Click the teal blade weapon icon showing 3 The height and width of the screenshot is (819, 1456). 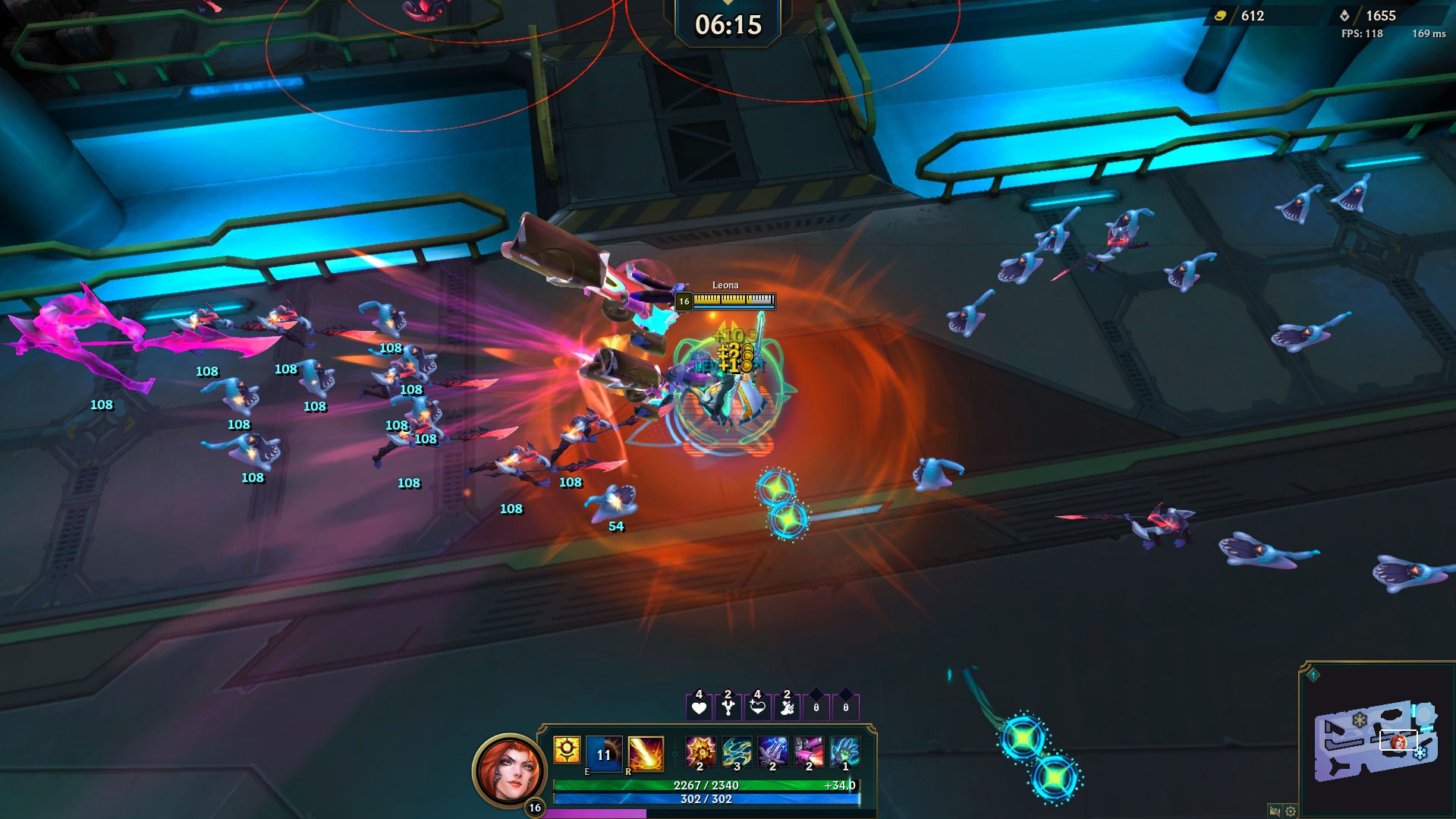point(737,751)
